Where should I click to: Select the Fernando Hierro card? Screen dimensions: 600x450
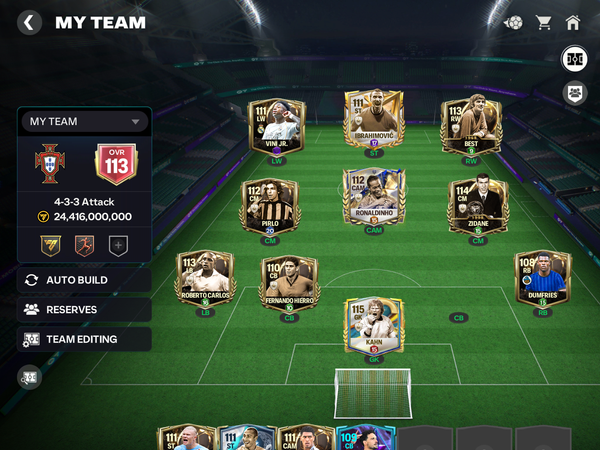(289, 283)
